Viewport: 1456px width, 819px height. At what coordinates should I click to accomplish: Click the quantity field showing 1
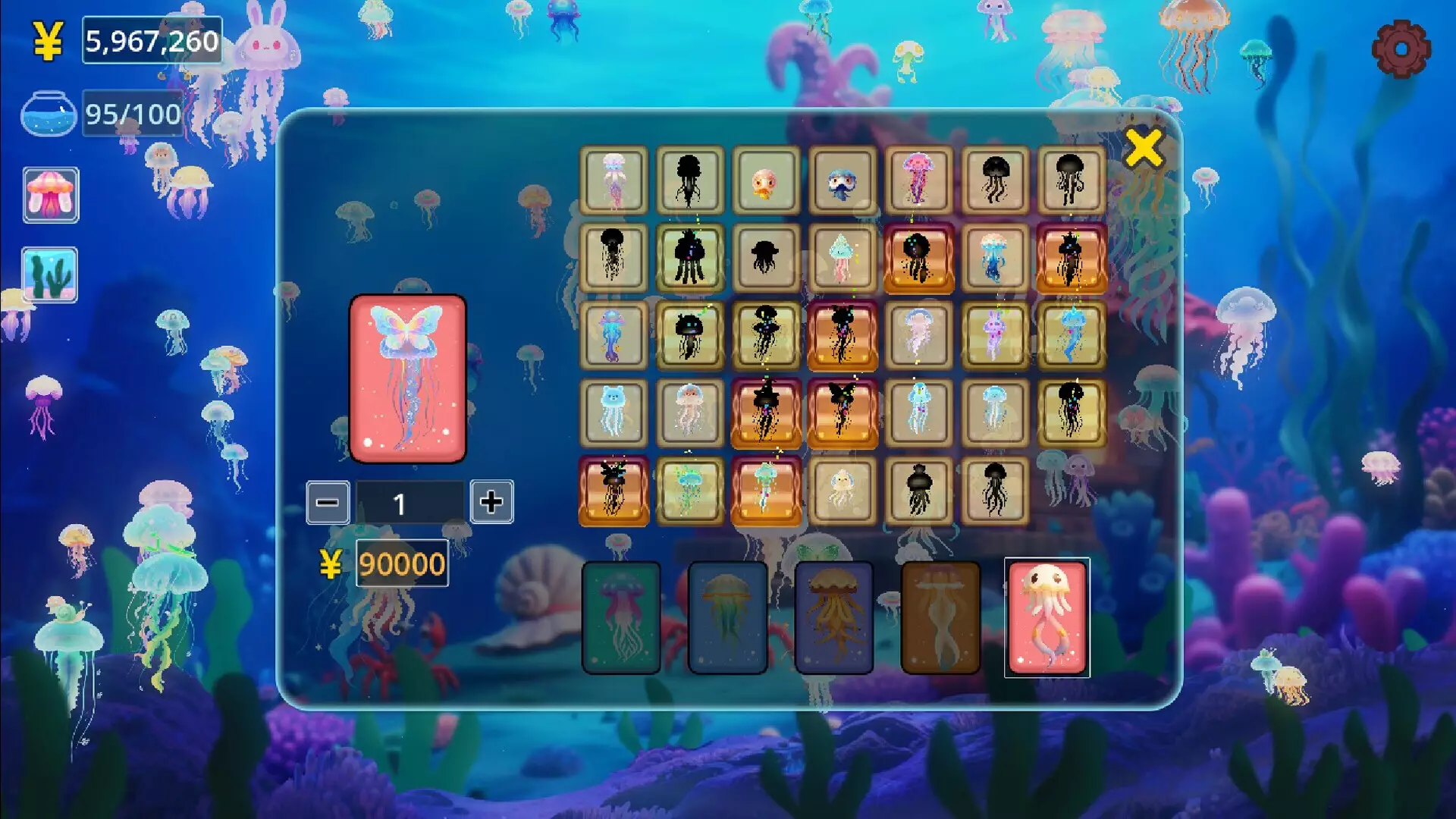(x=409, y=502)
